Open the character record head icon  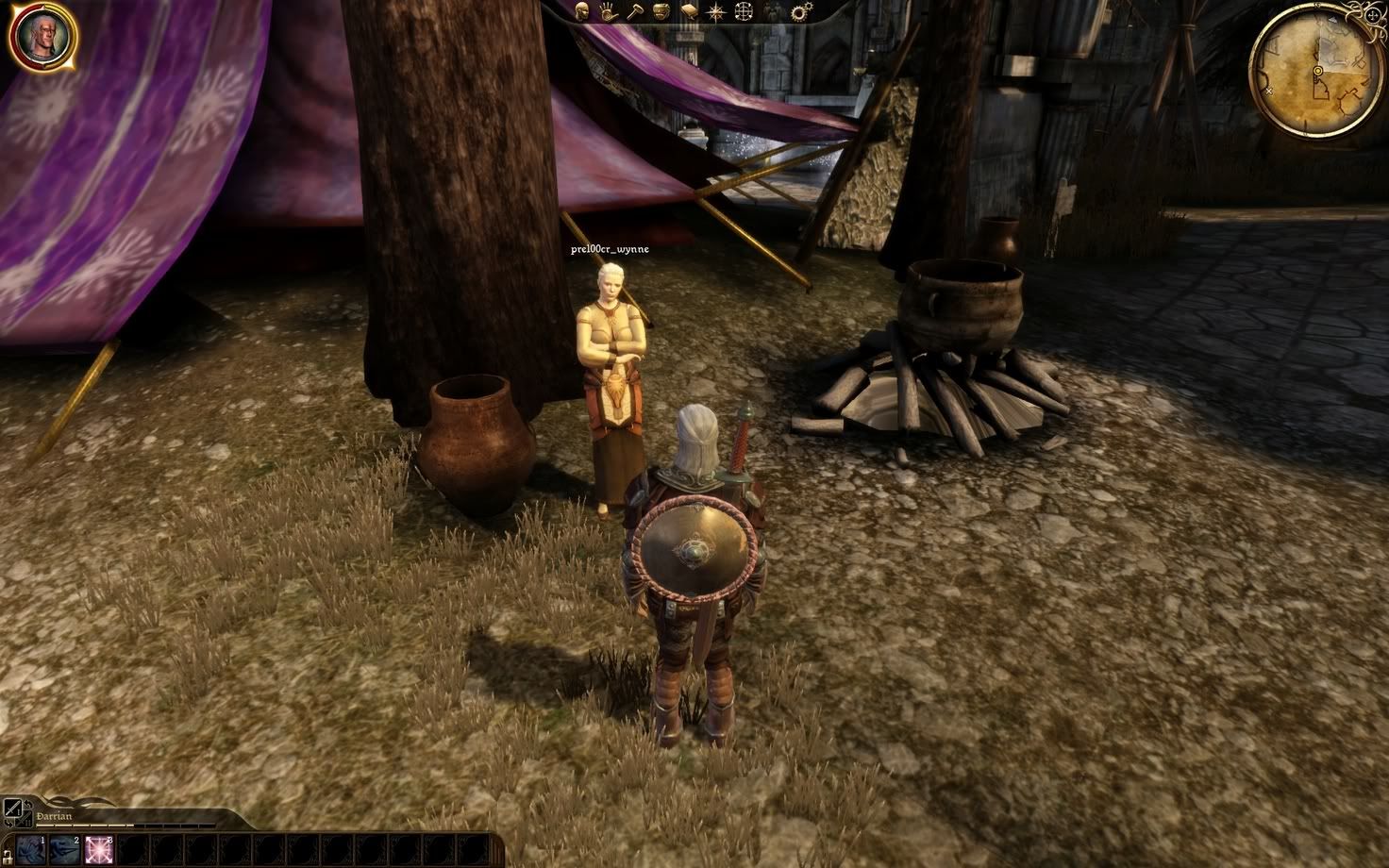(x=584, y=12)
